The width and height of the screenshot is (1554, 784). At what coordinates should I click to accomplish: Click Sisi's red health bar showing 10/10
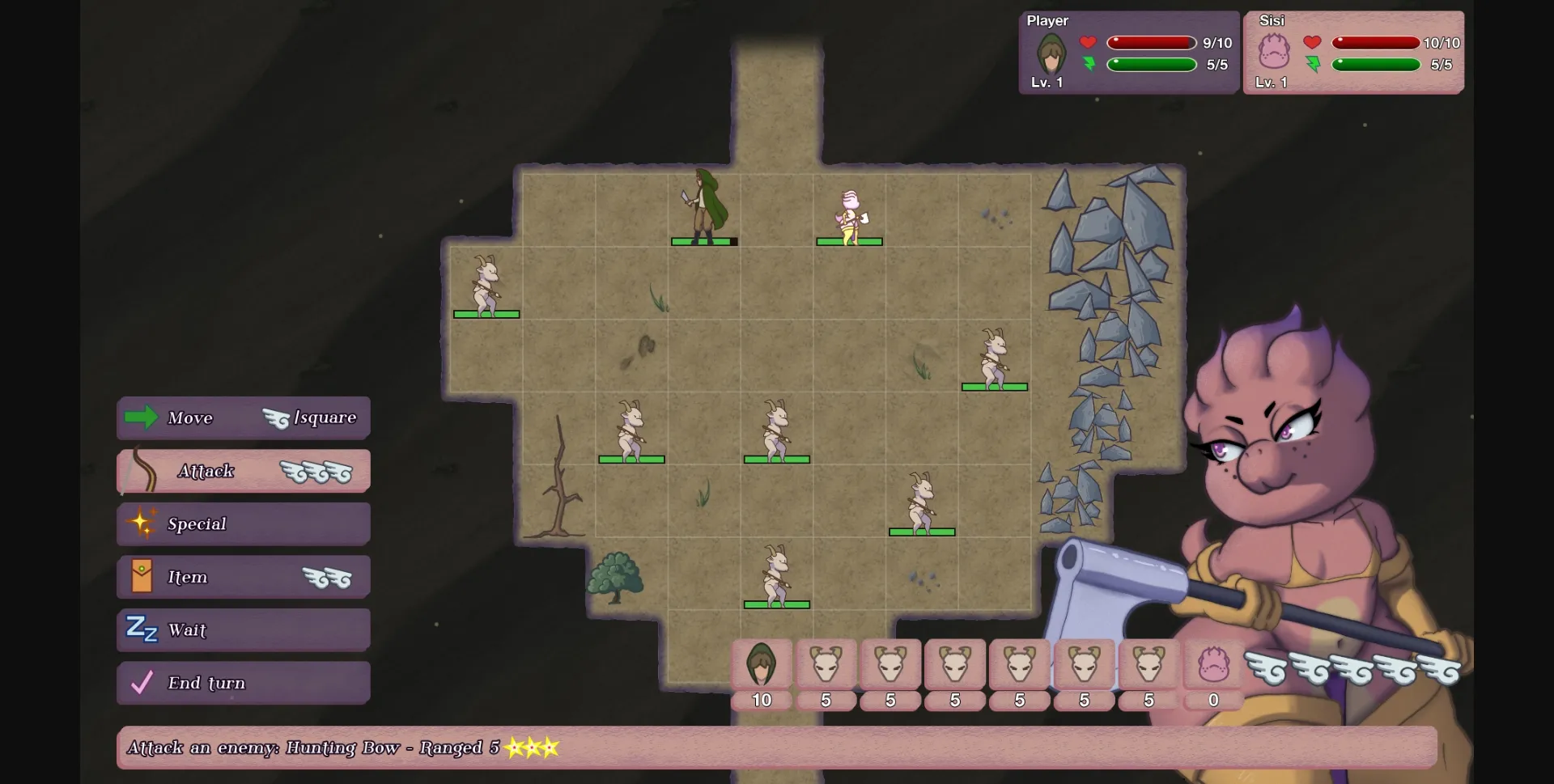coord(1376,43)
